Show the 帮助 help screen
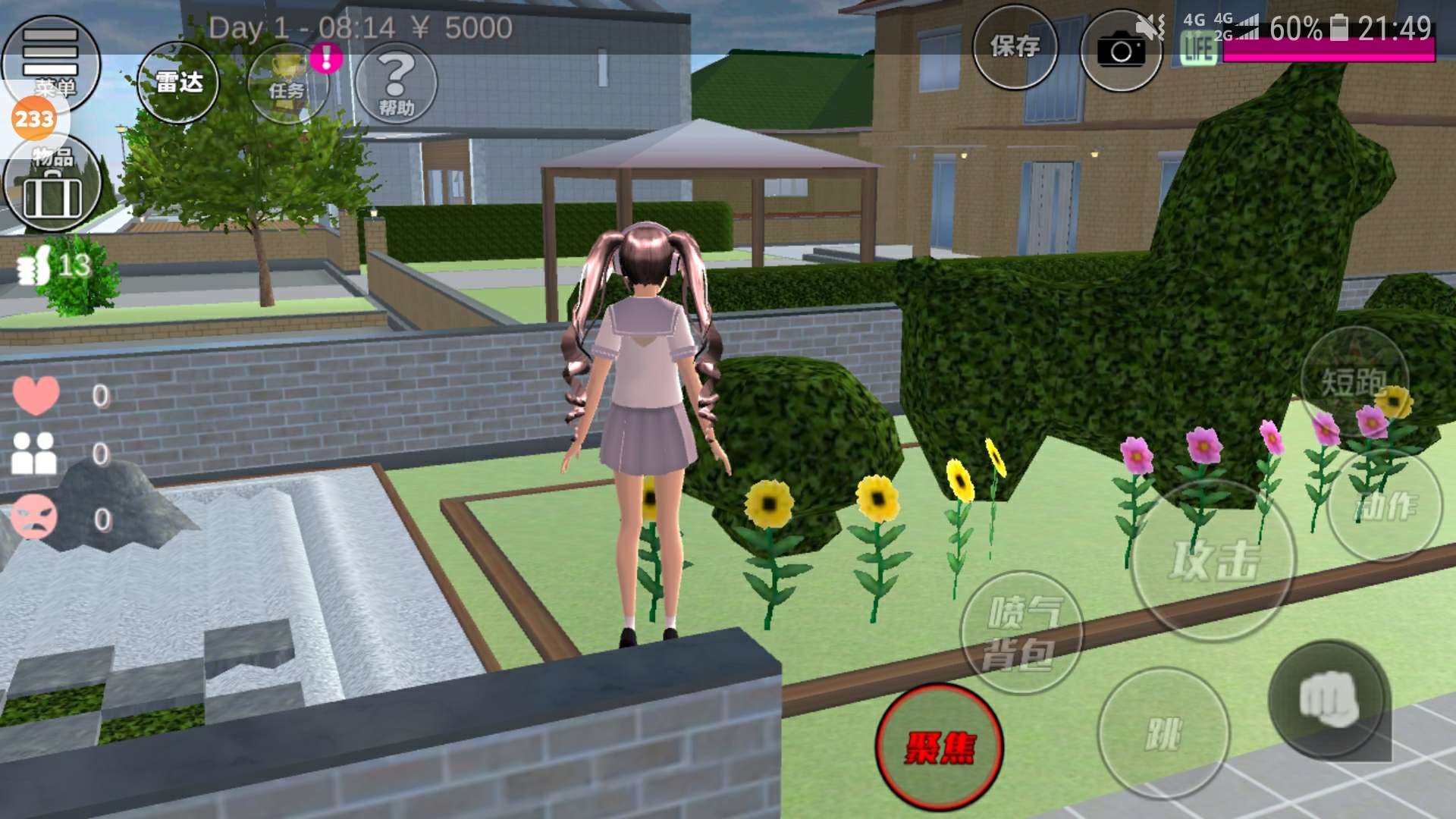The height and width of the screenshot is (819, 1456). click(x=396, y=83)
